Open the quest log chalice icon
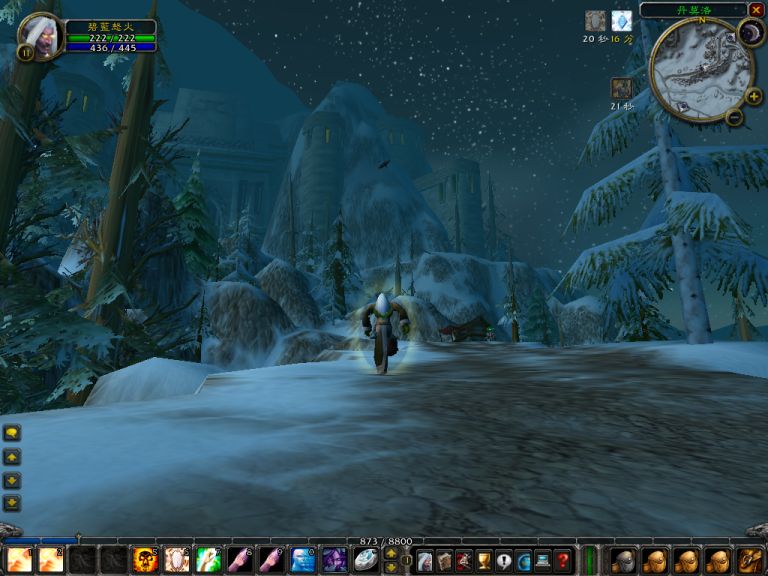This screenshot has height=576, width=768. pyautogui.click(x=484, y=561)
